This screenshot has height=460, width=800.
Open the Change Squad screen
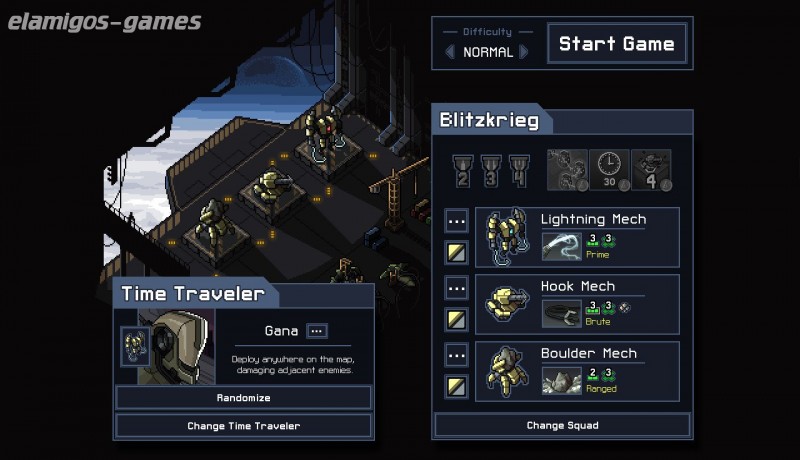pos(562,426)
